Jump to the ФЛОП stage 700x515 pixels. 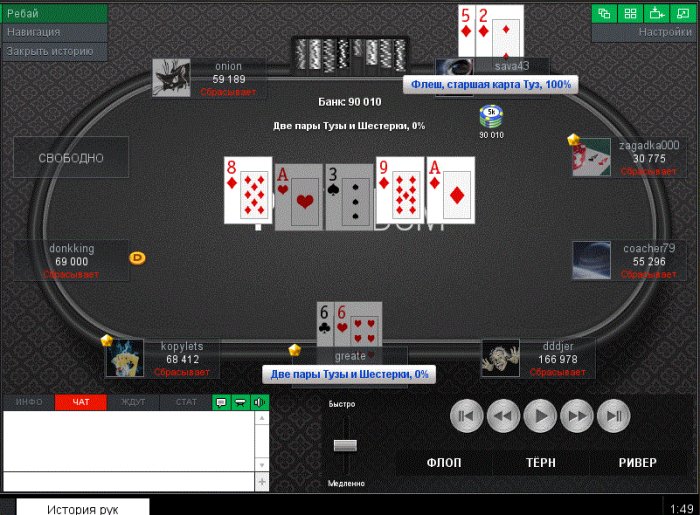click(444, 463)
